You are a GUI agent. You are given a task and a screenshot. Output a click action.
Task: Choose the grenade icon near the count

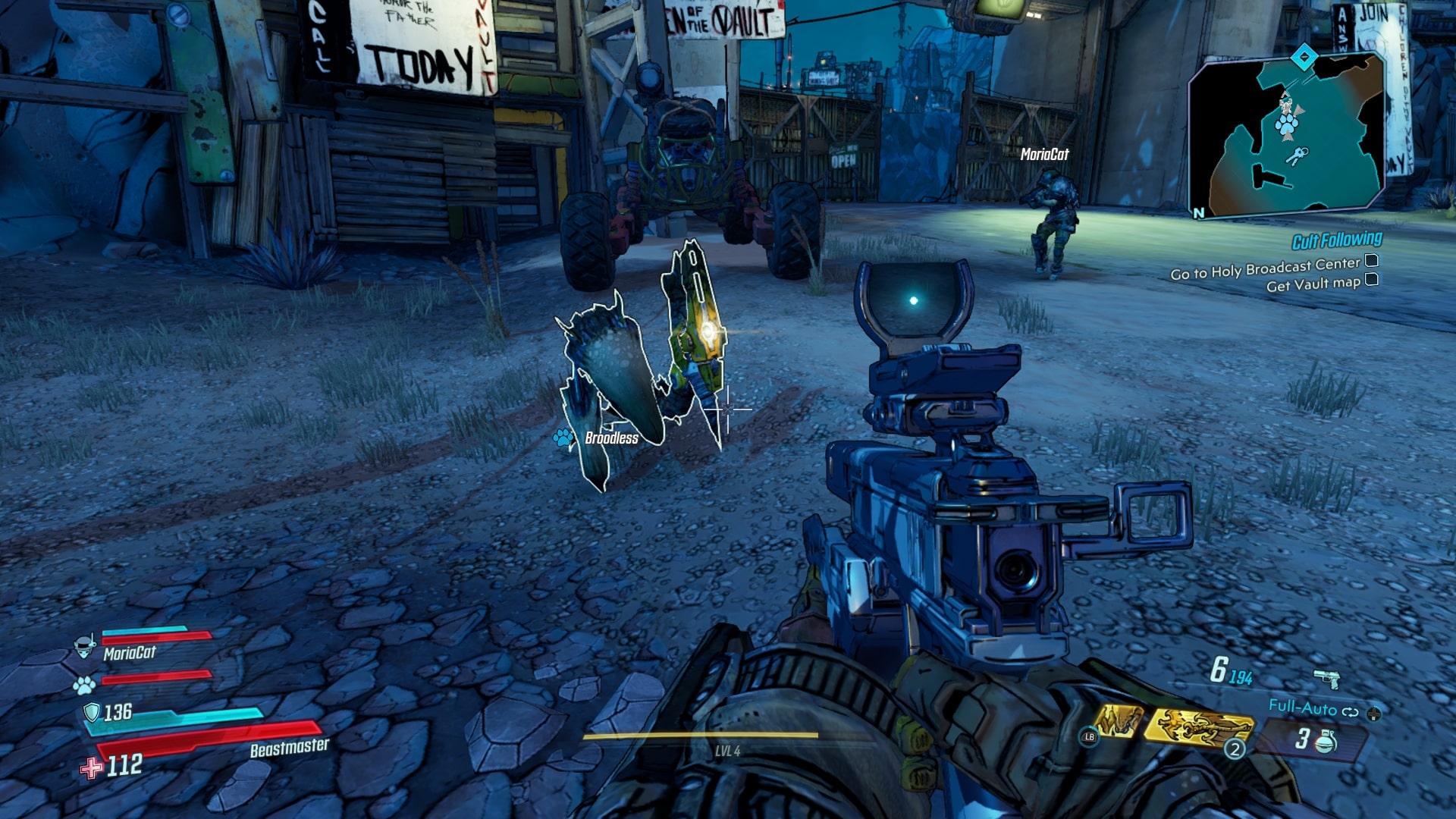[1325, 739]
